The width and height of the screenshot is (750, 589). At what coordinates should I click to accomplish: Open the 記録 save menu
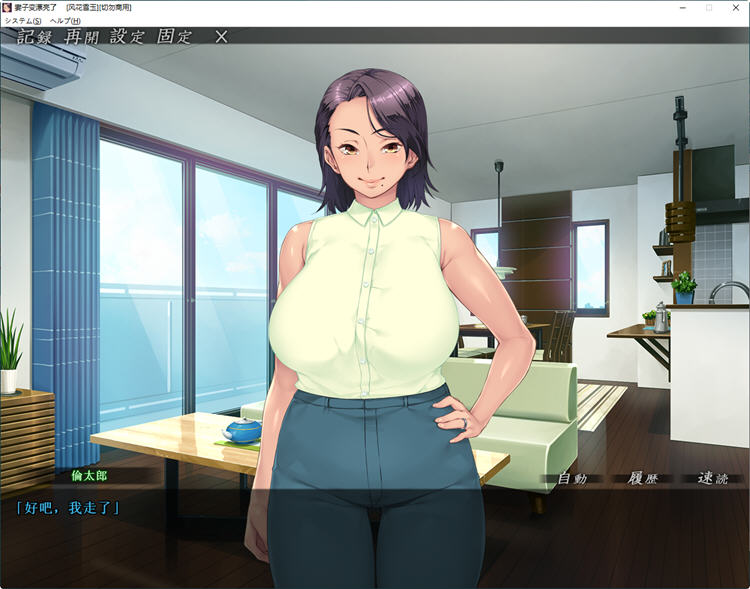pos(37,37)
